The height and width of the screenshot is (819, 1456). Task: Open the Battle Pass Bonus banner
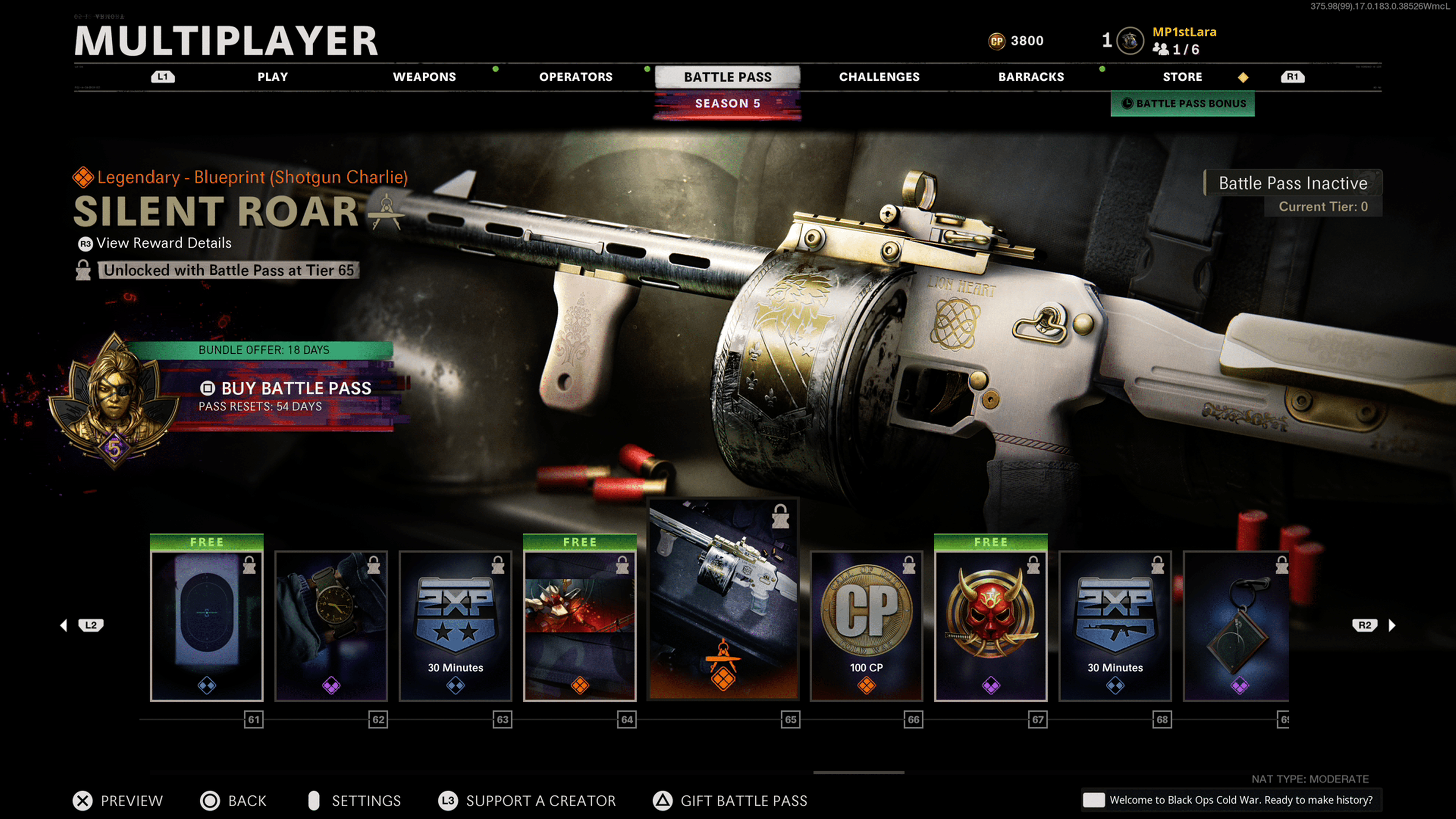pos(1183,104)
